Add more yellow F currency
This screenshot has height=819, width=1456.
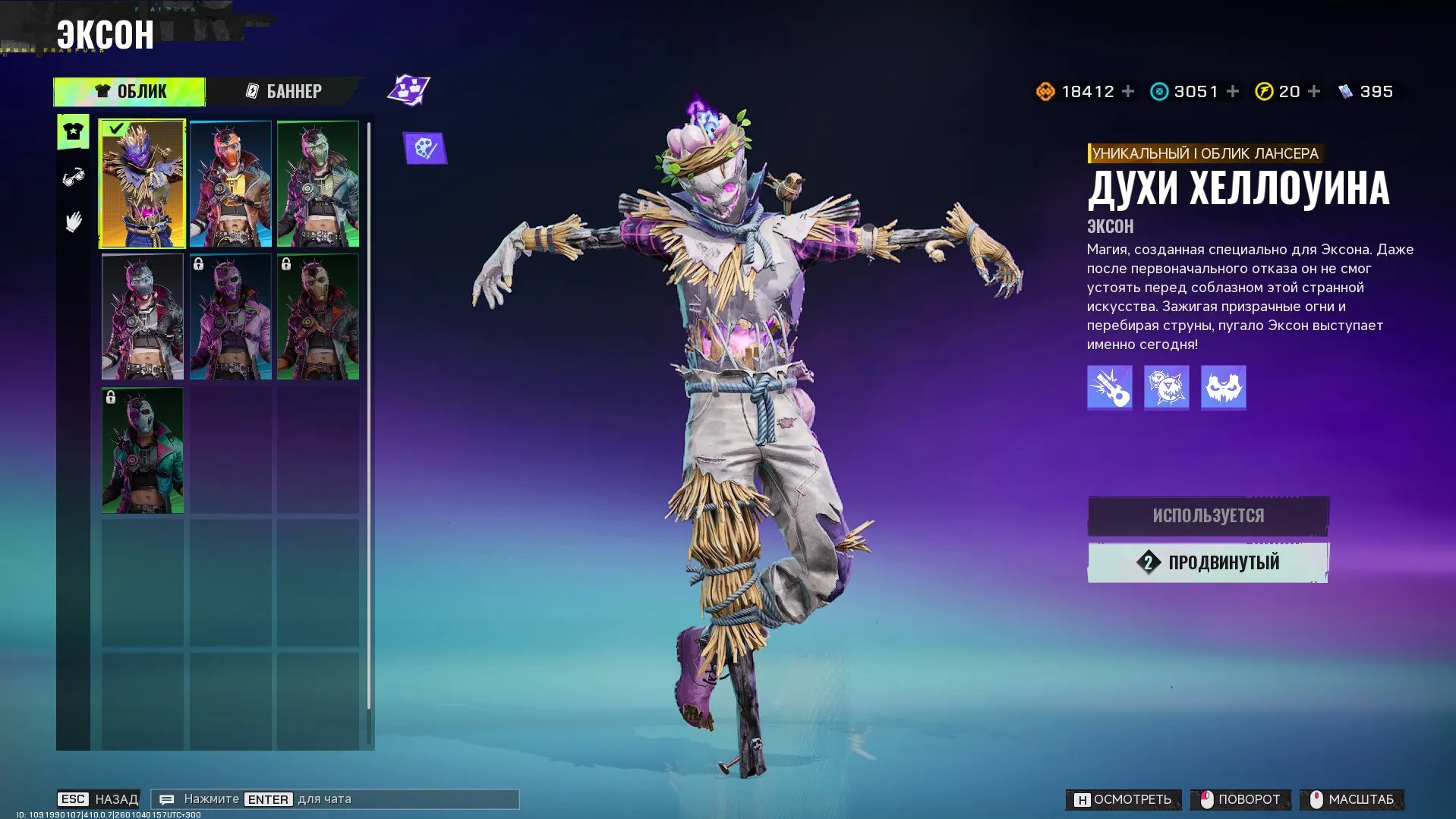click(x=1314, y=92)
